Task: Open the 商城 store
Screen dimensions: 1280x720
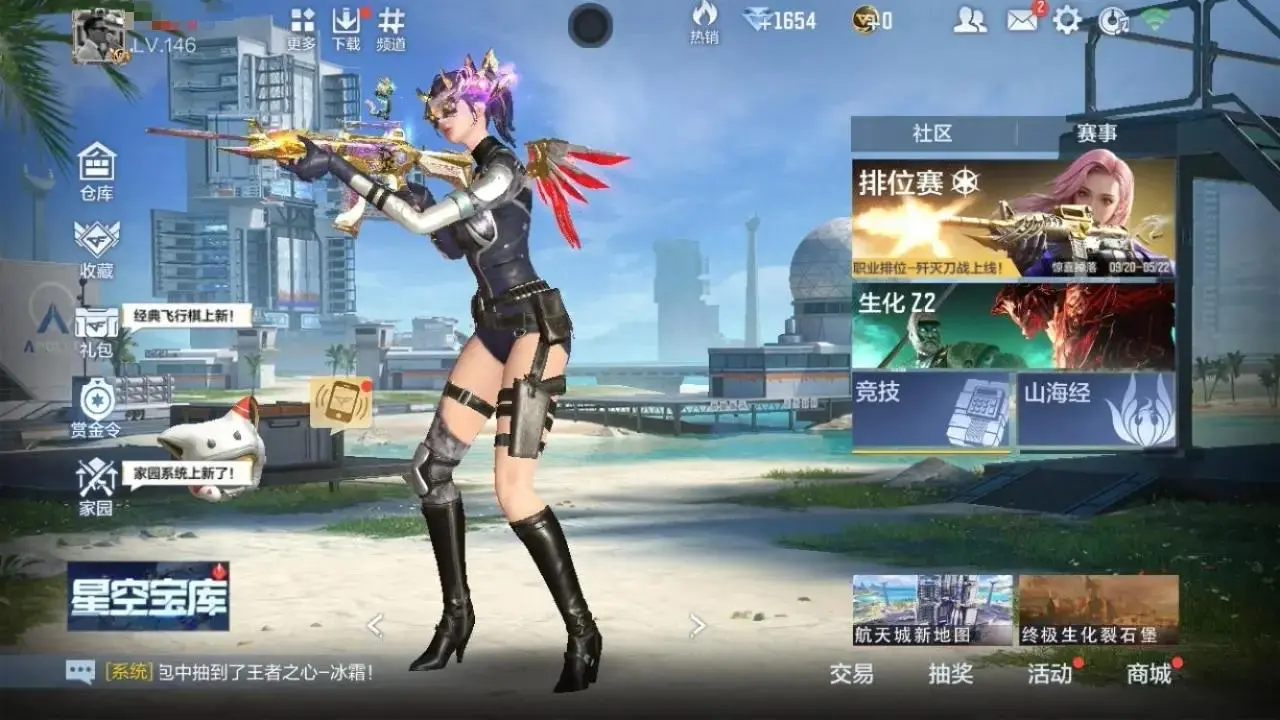Action: (1149, 674)
